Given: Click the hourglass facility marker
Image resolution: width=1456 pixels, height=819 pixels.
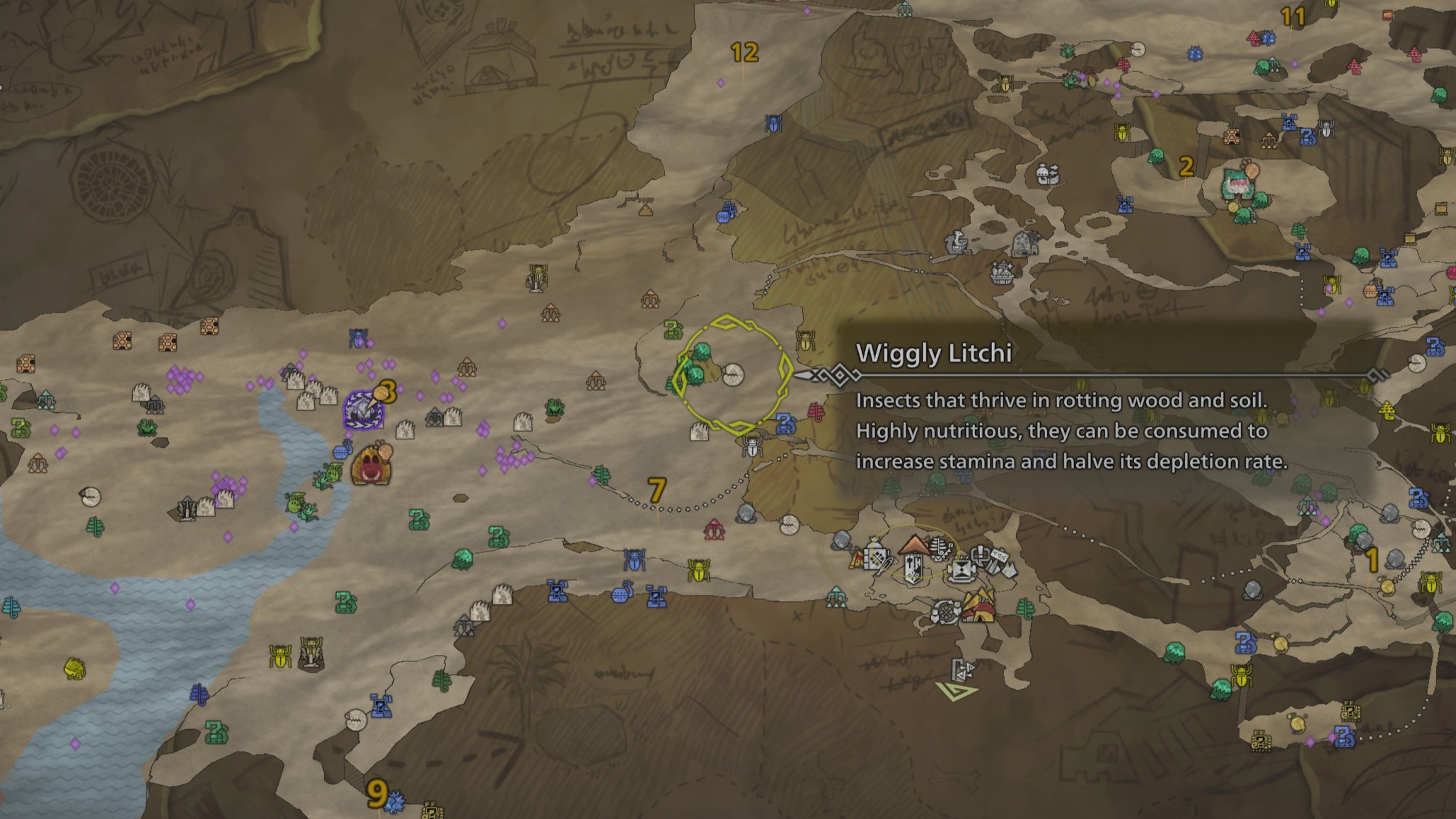Looking at the screenshot, I should pyautogui.click(x=961, y=570).
